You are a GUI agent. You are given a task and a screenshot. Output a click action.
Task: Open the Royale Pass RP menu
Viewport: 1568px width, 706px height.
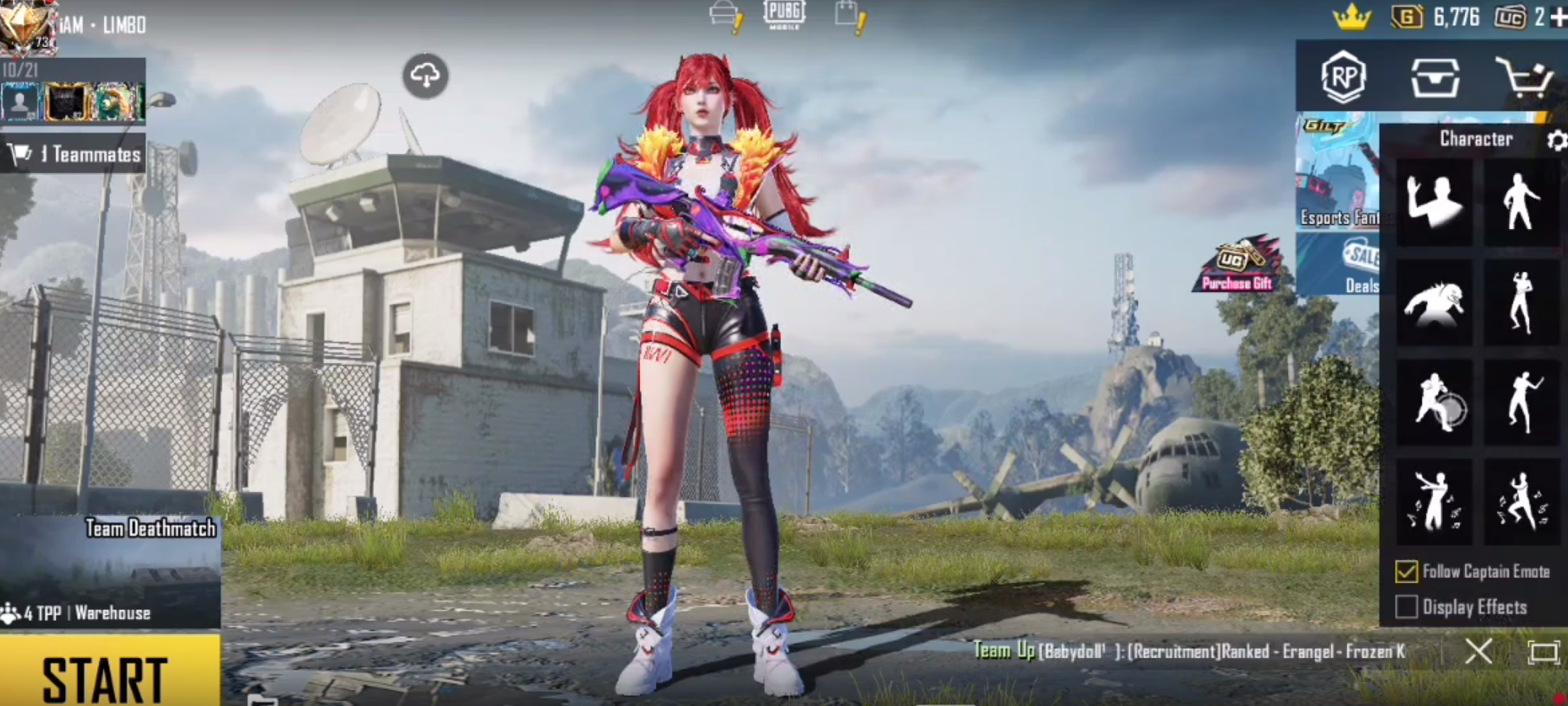(1343, 77)
